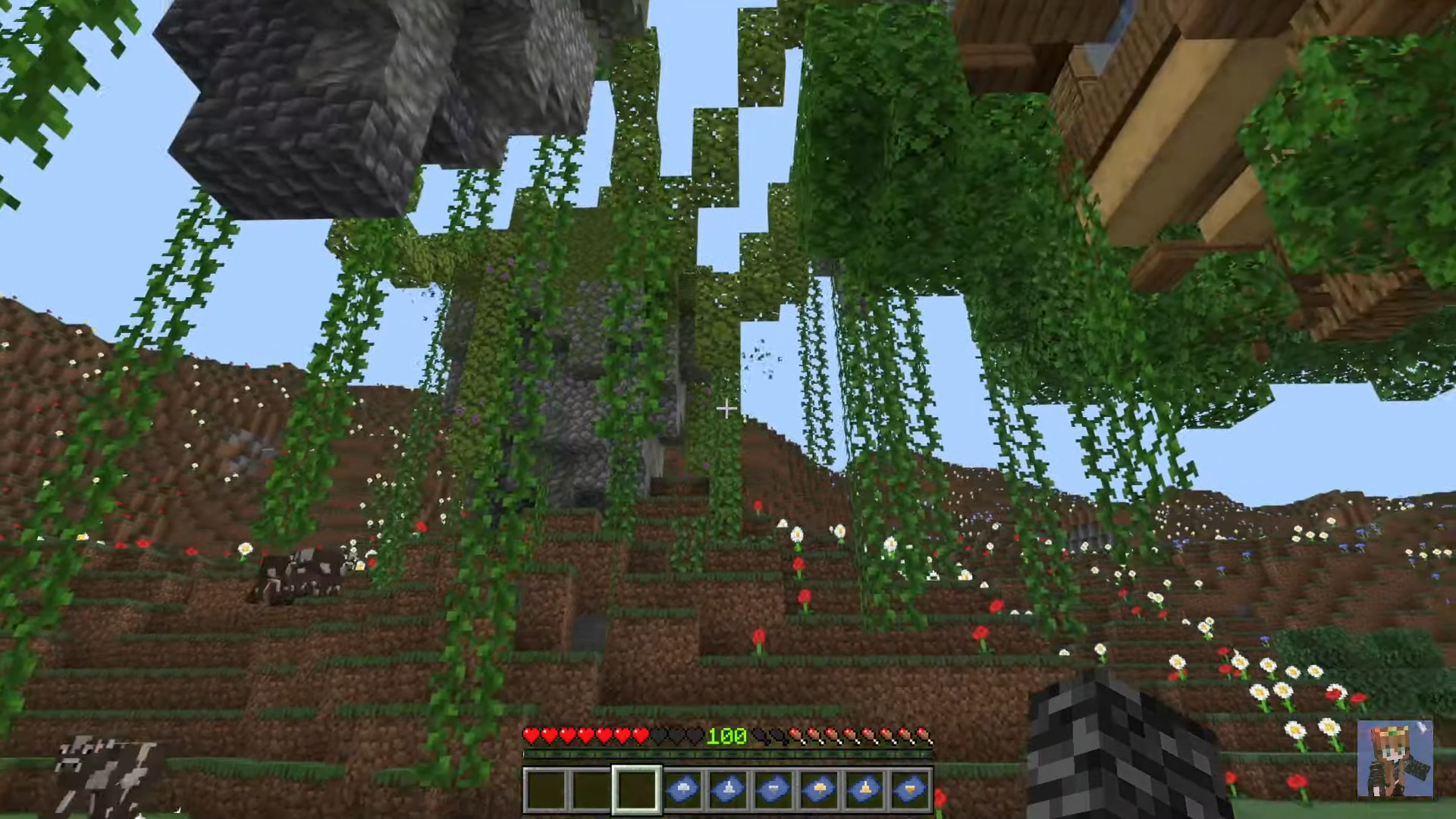Select the blue item with white mushroom-shaped symbol

(682, 789)
